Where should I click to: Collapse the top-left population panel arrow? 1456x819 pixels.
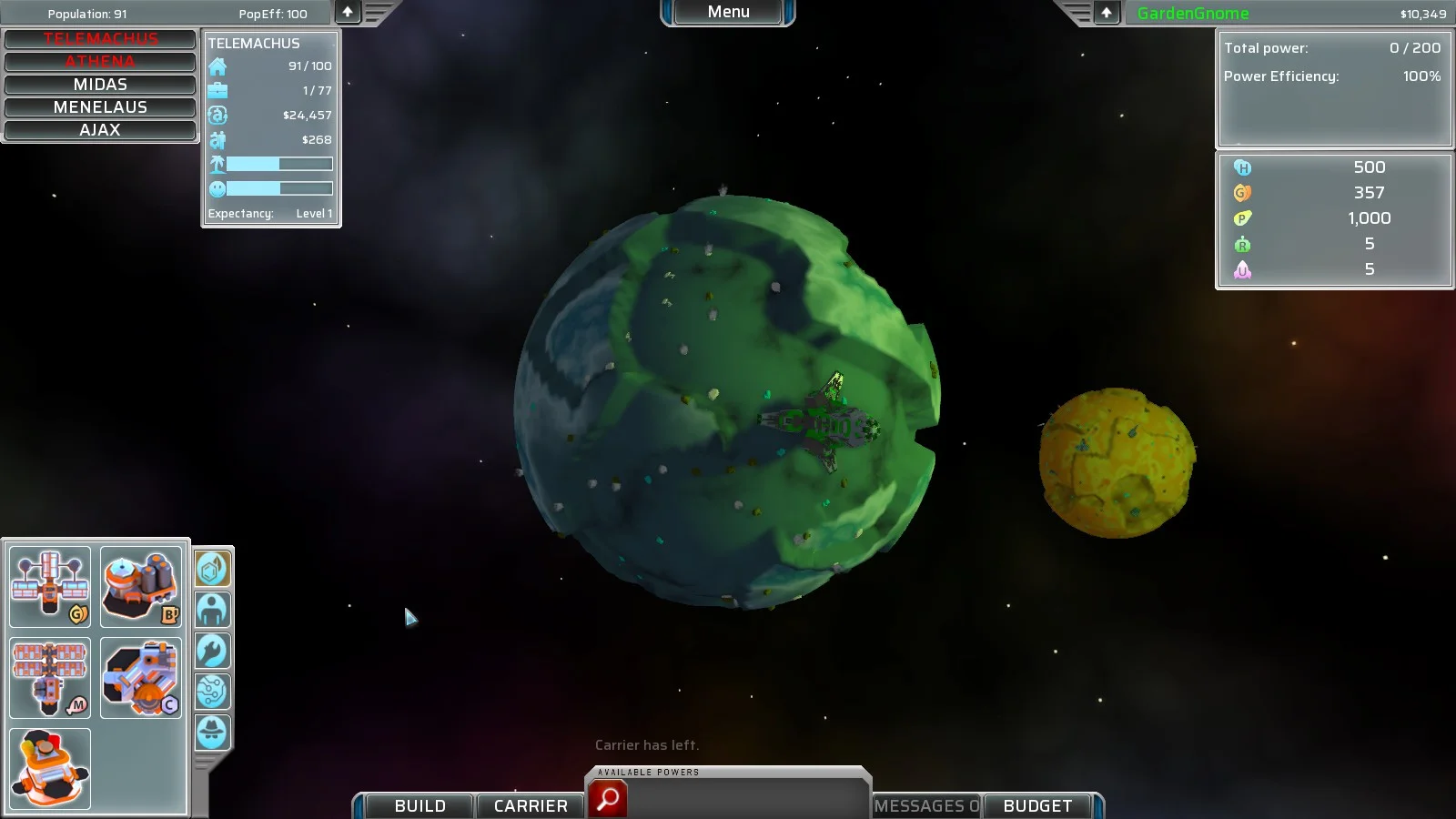(x=348, y=13)
